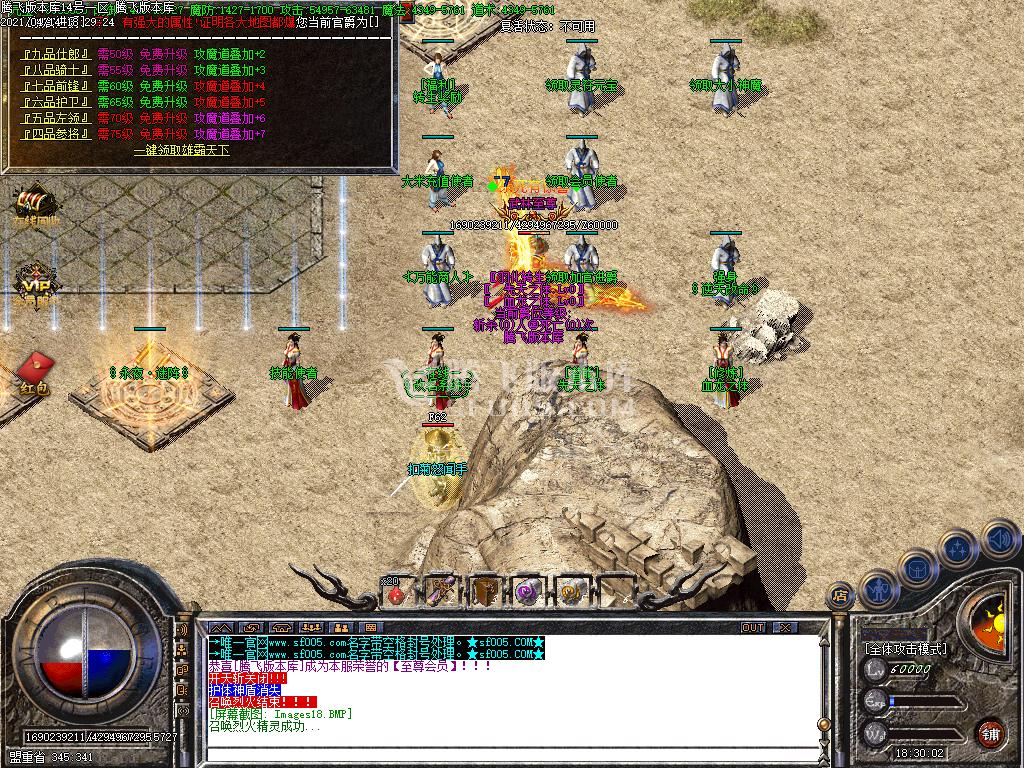Select the wooden chest hotbar slot
Viewport: 1024px width, 768px height.
[485, 592]
